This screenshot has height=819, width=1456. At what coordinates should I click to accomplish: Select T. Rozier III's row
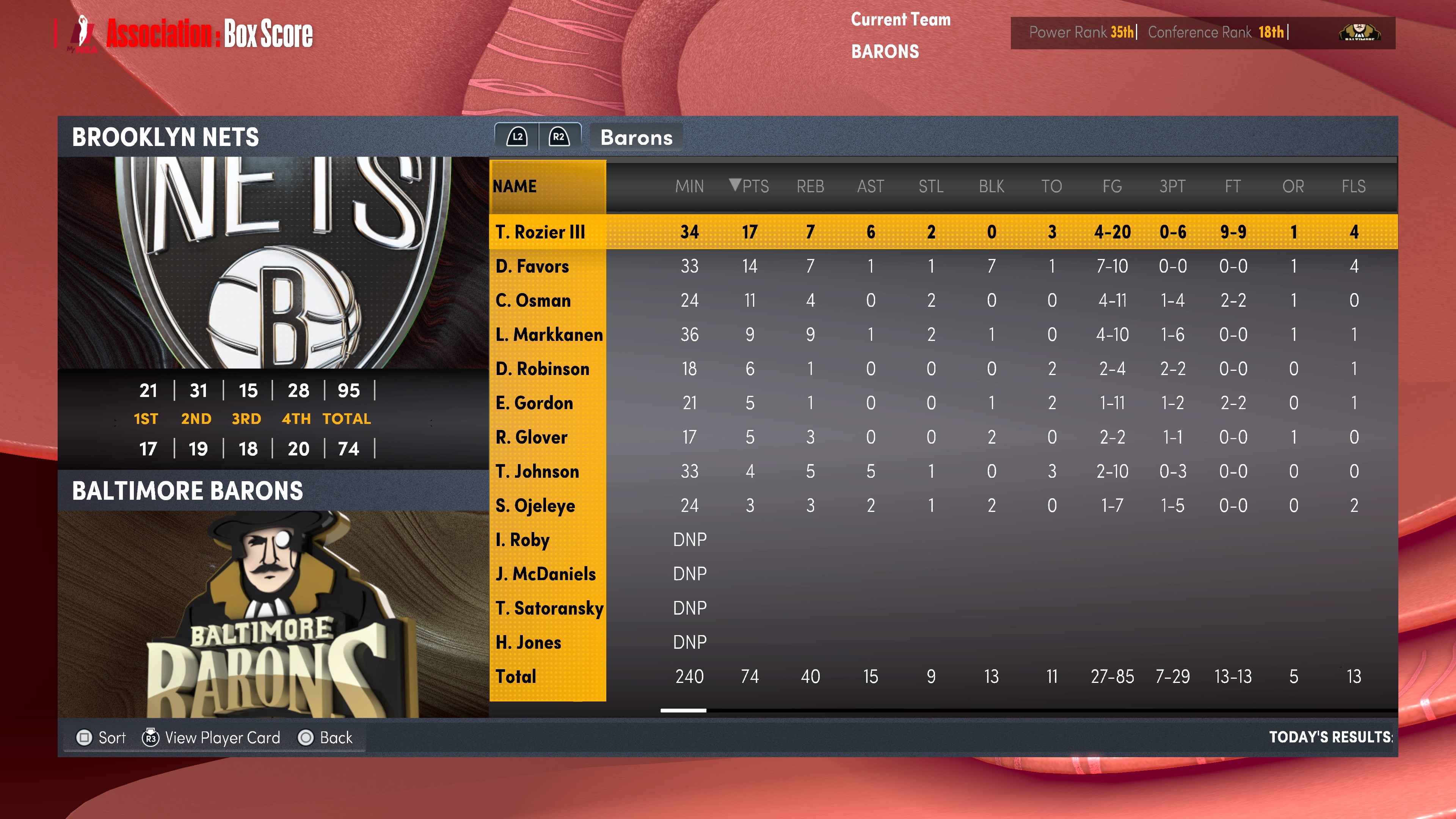click(540, 232)
